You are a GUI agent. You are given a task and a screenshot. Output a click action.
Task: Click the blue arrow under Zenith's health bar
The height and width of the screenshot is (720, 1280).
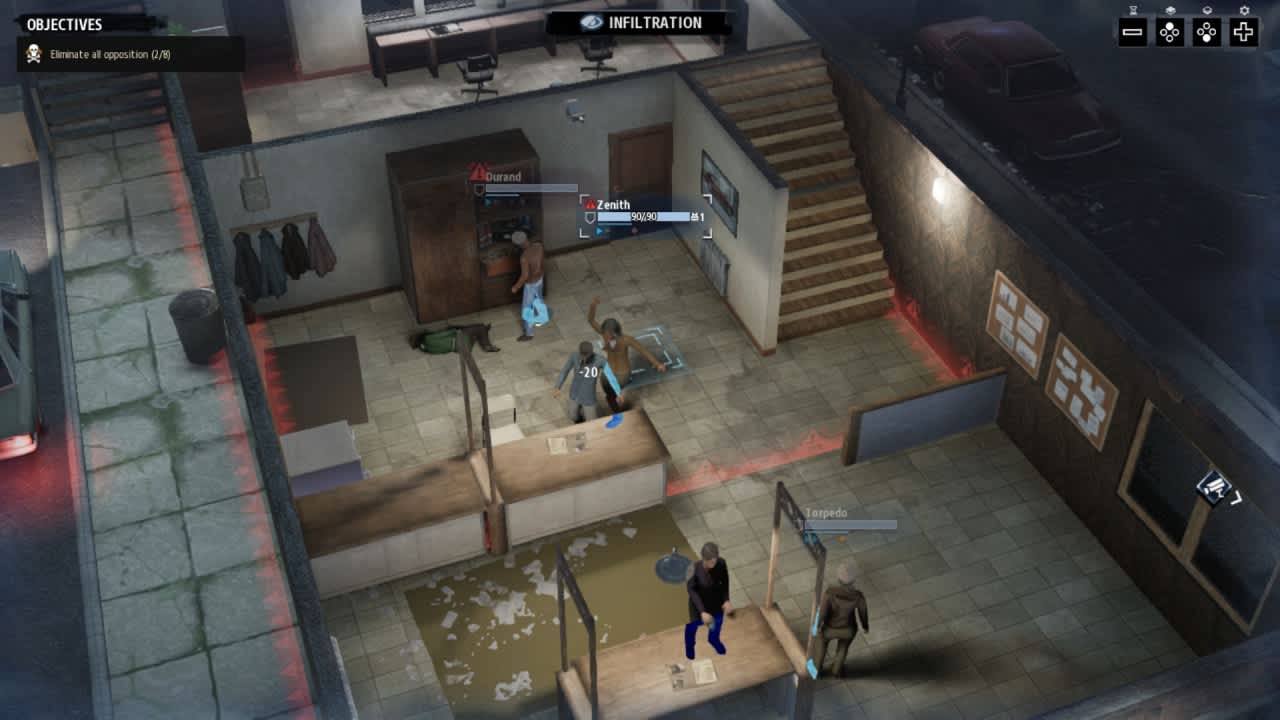[600, 230]
